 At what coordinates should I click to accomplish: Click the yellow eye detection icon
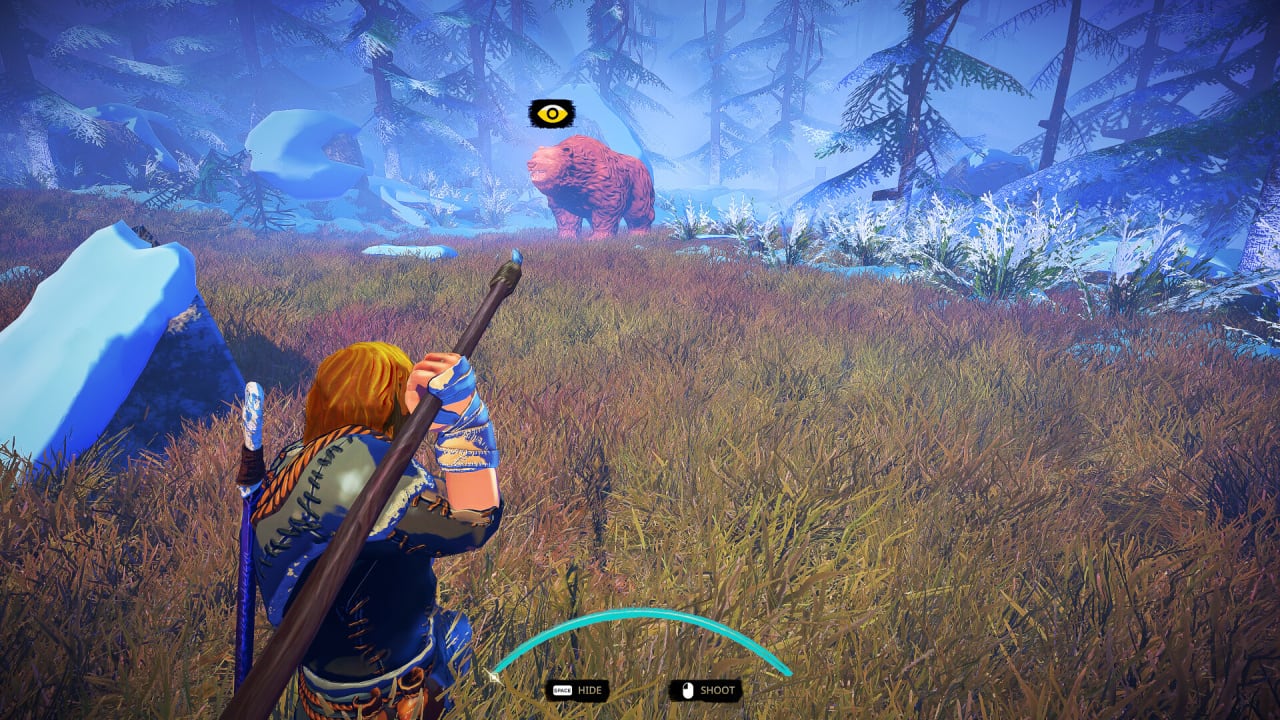(550, 114)
